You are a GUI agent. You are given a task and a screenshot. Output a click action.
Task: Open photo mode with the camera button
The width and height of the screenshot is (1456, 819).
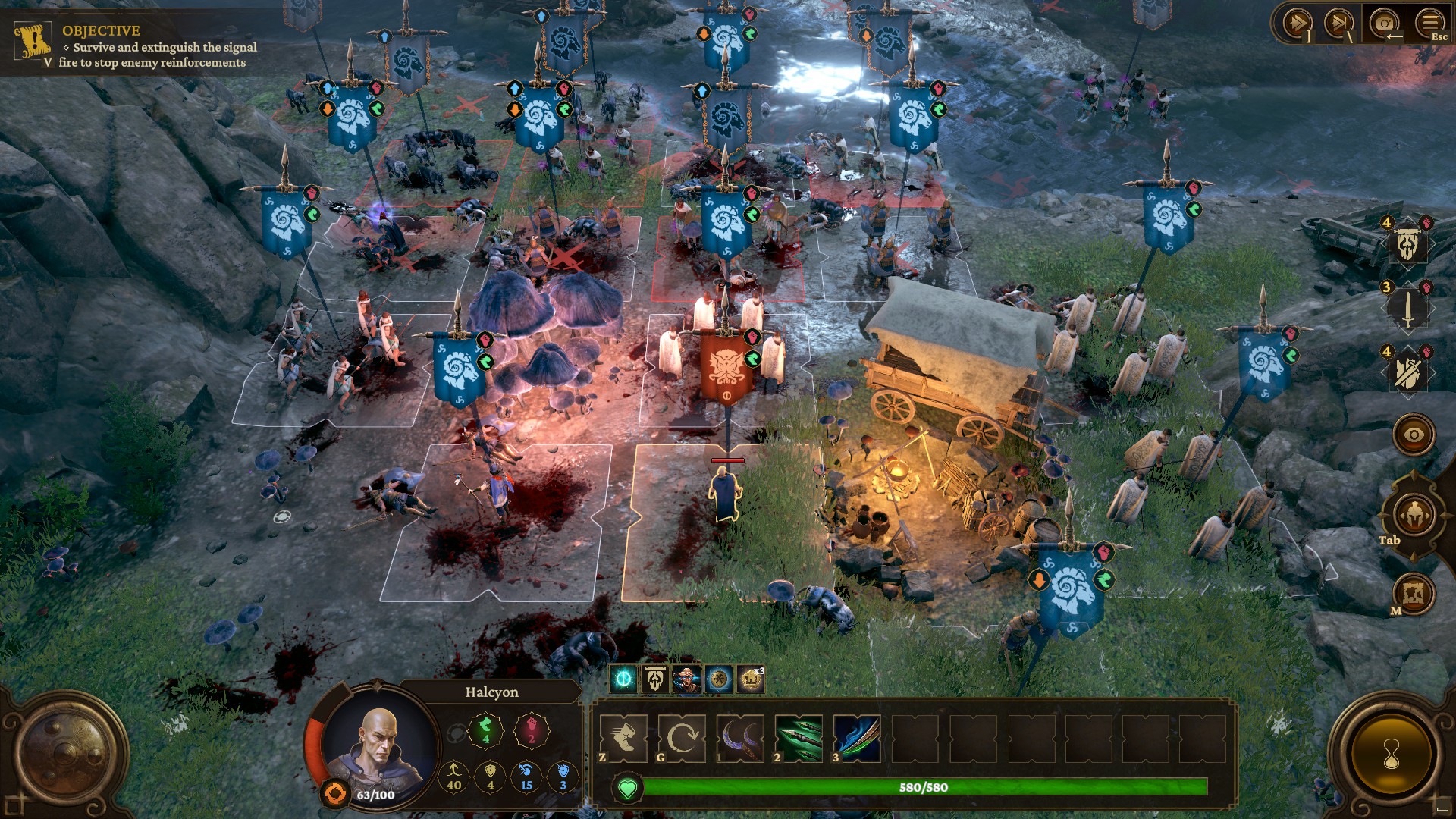coord(1384,24)
